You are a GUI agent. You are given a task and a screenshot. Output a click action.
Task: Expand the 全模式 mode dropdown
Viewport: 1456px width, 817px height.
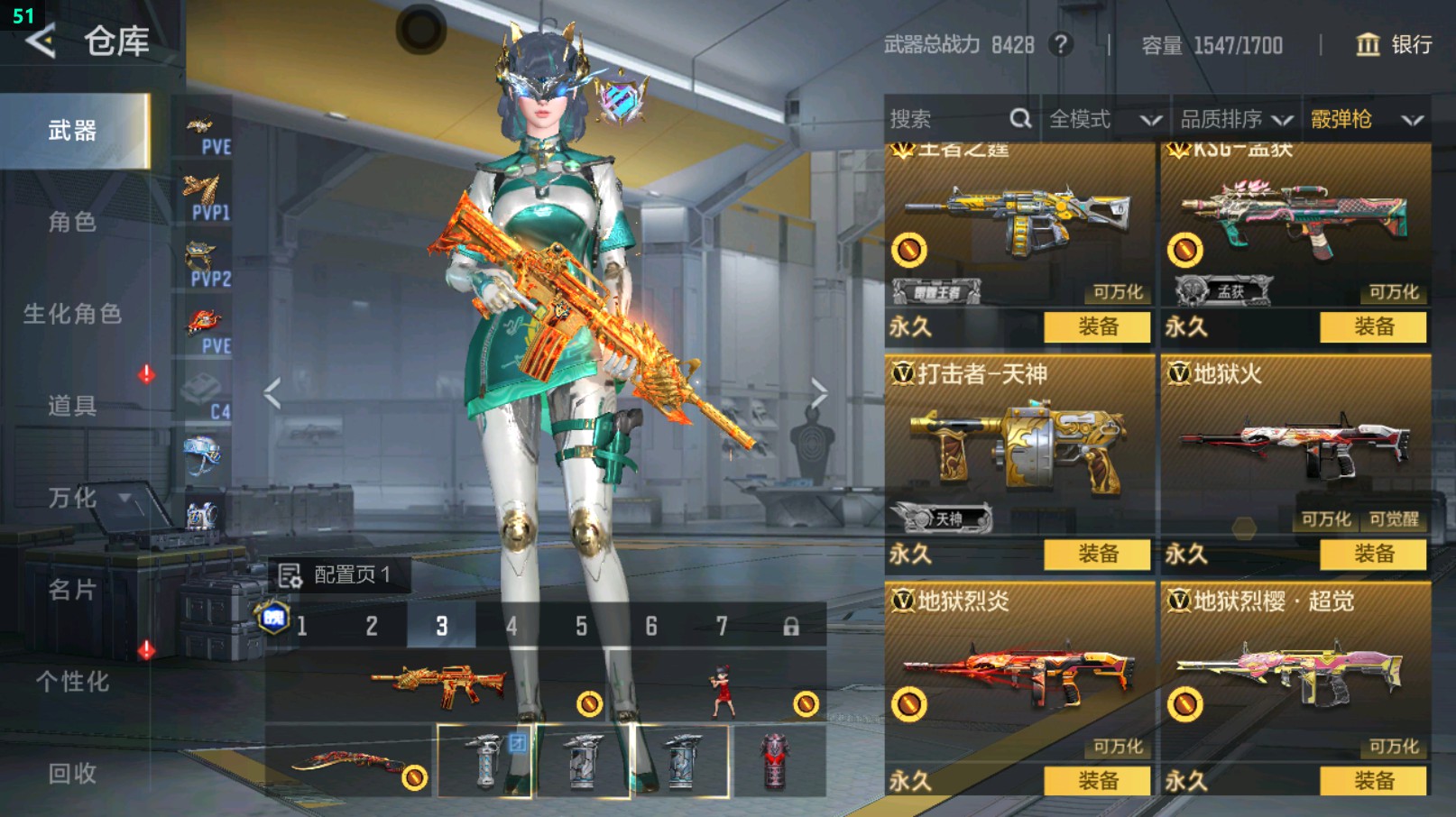tap(1104, 119)
